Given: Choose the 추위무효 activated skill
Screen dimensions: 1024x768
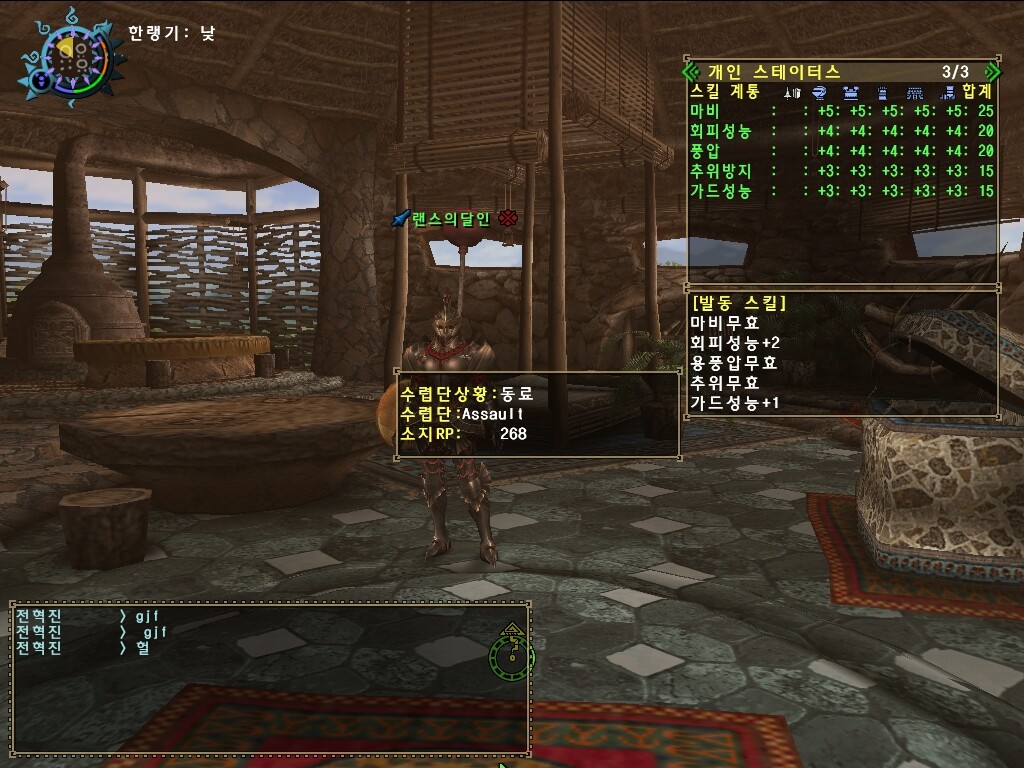Looking at the screenshot, I should pyautogui.click(x=725, y=383).
